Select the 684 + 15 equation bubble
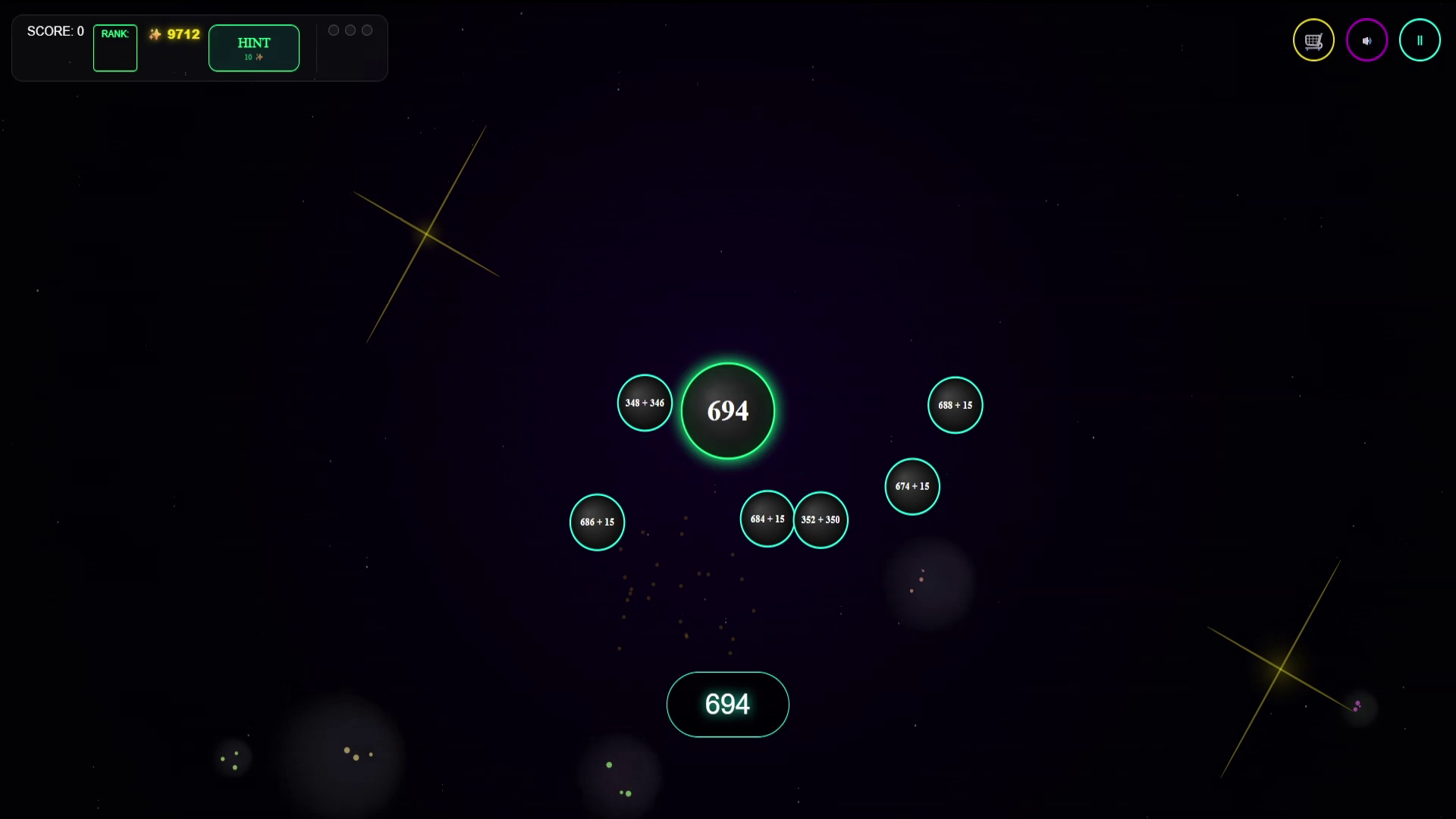 (767, 519)
